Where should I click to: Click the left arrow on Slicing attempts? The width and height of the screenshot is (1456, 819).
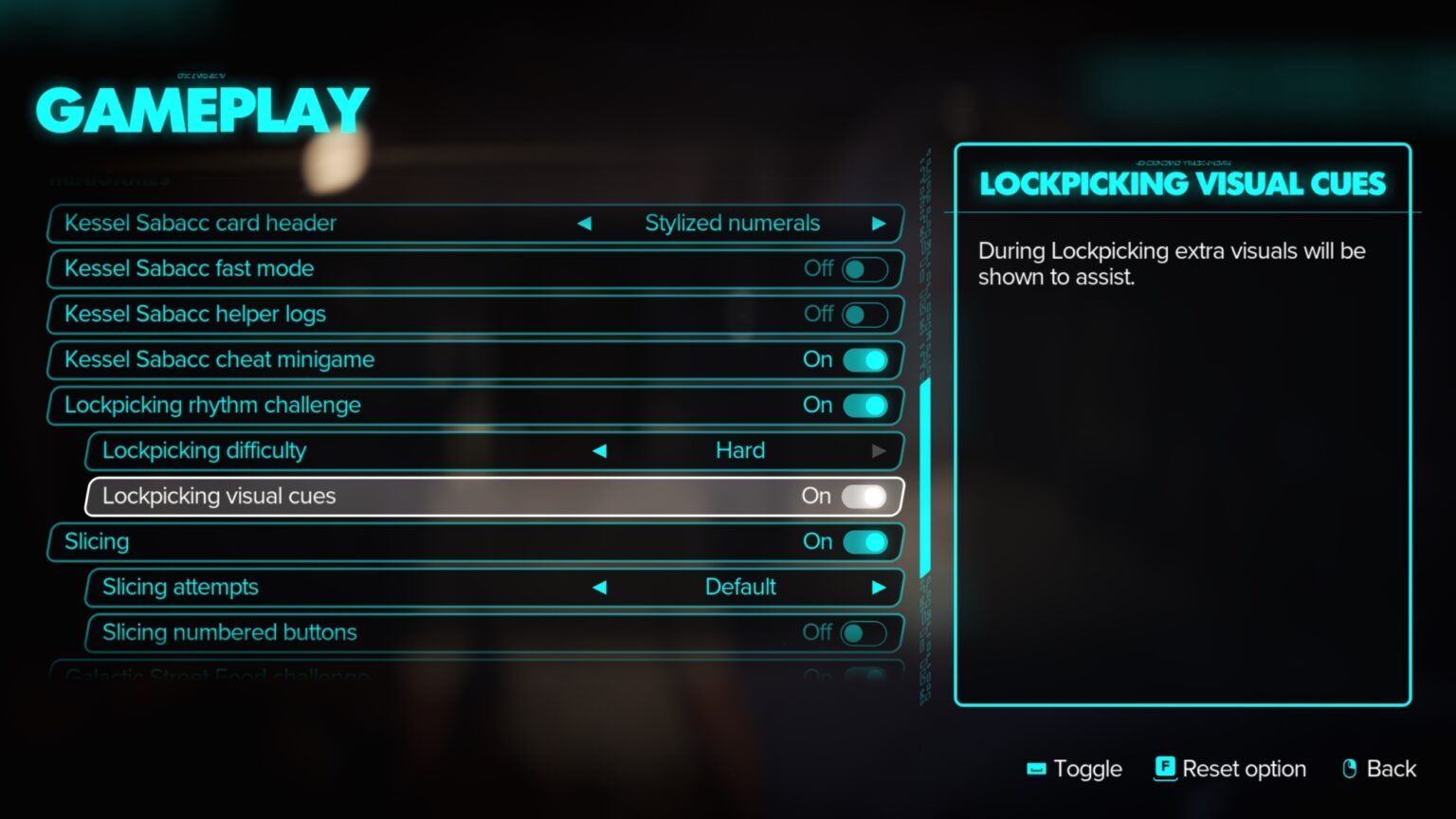pos(599,588)
